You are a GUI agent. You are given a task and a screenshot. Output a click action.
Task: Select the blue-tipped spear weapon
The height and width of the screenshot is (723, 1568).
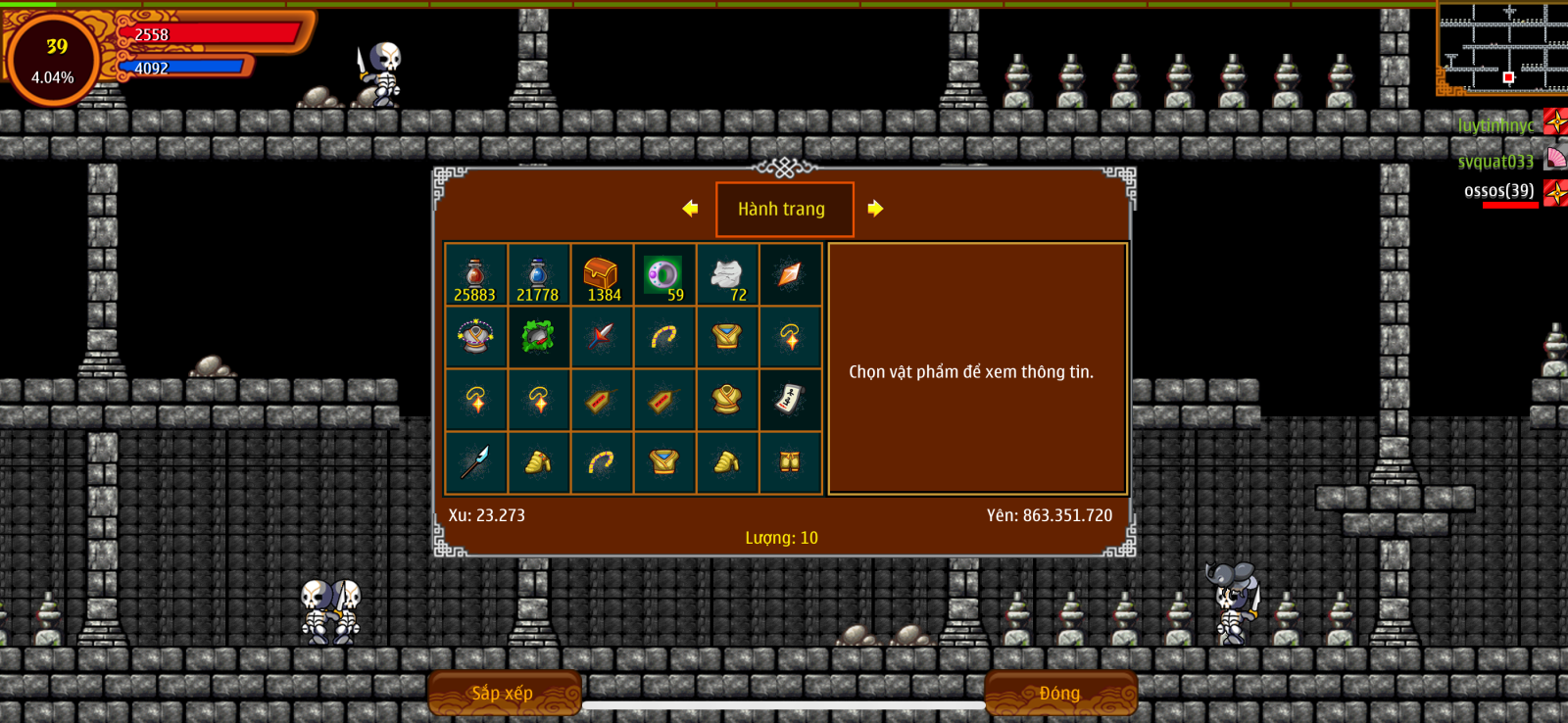pos(475,461)
